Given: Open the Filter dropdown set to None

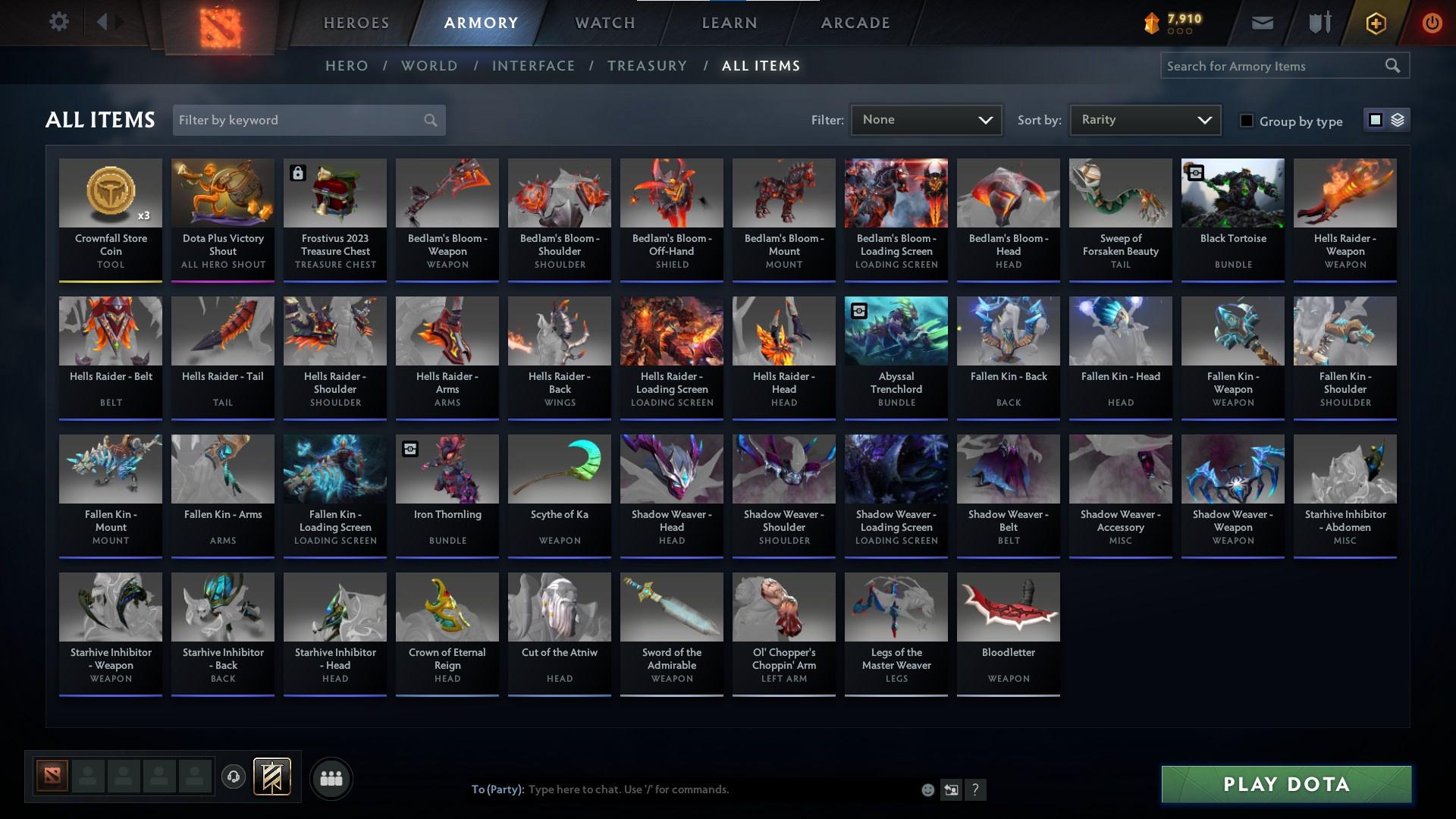Looking at the screenshot, I should point(926,119).
